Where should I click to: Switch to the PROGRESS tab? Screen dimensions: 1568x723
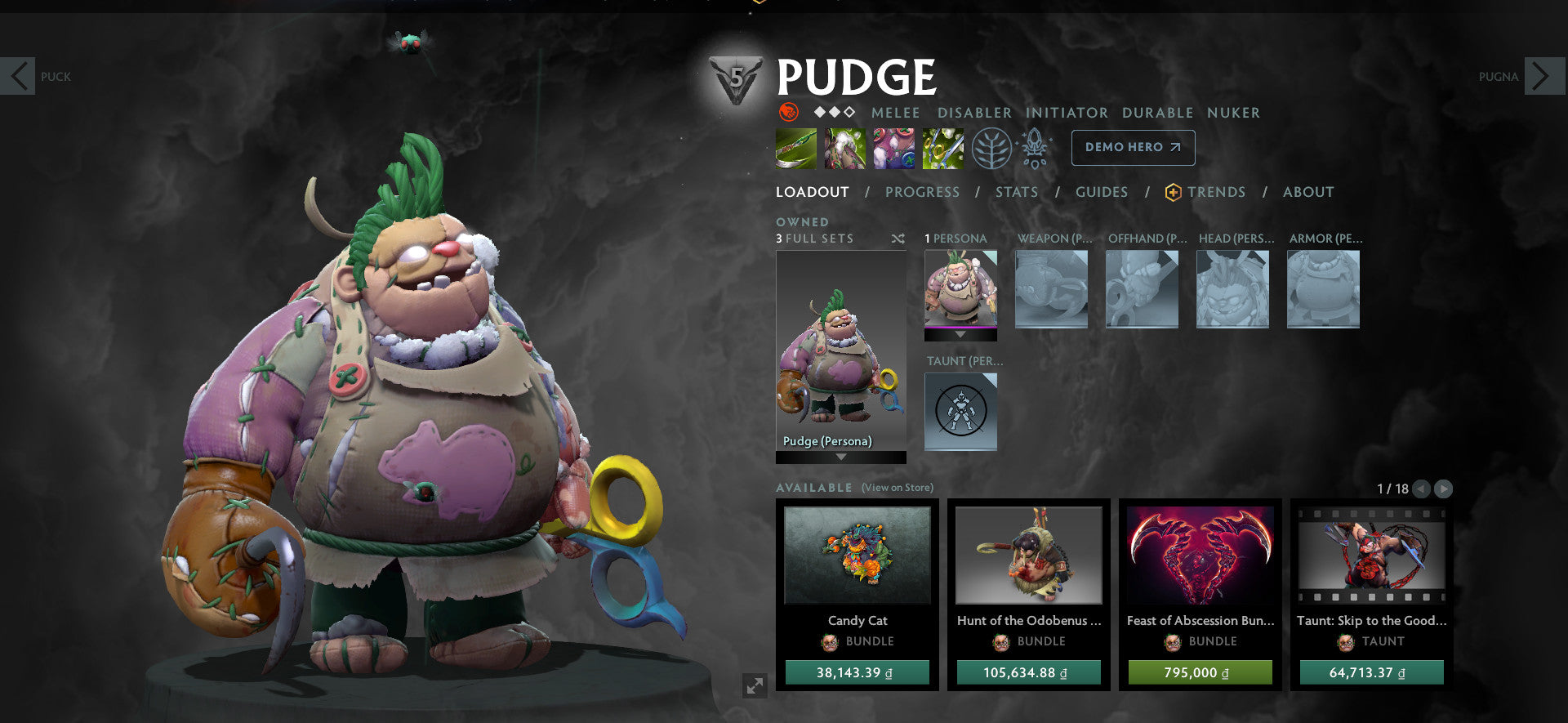(922, 192)
